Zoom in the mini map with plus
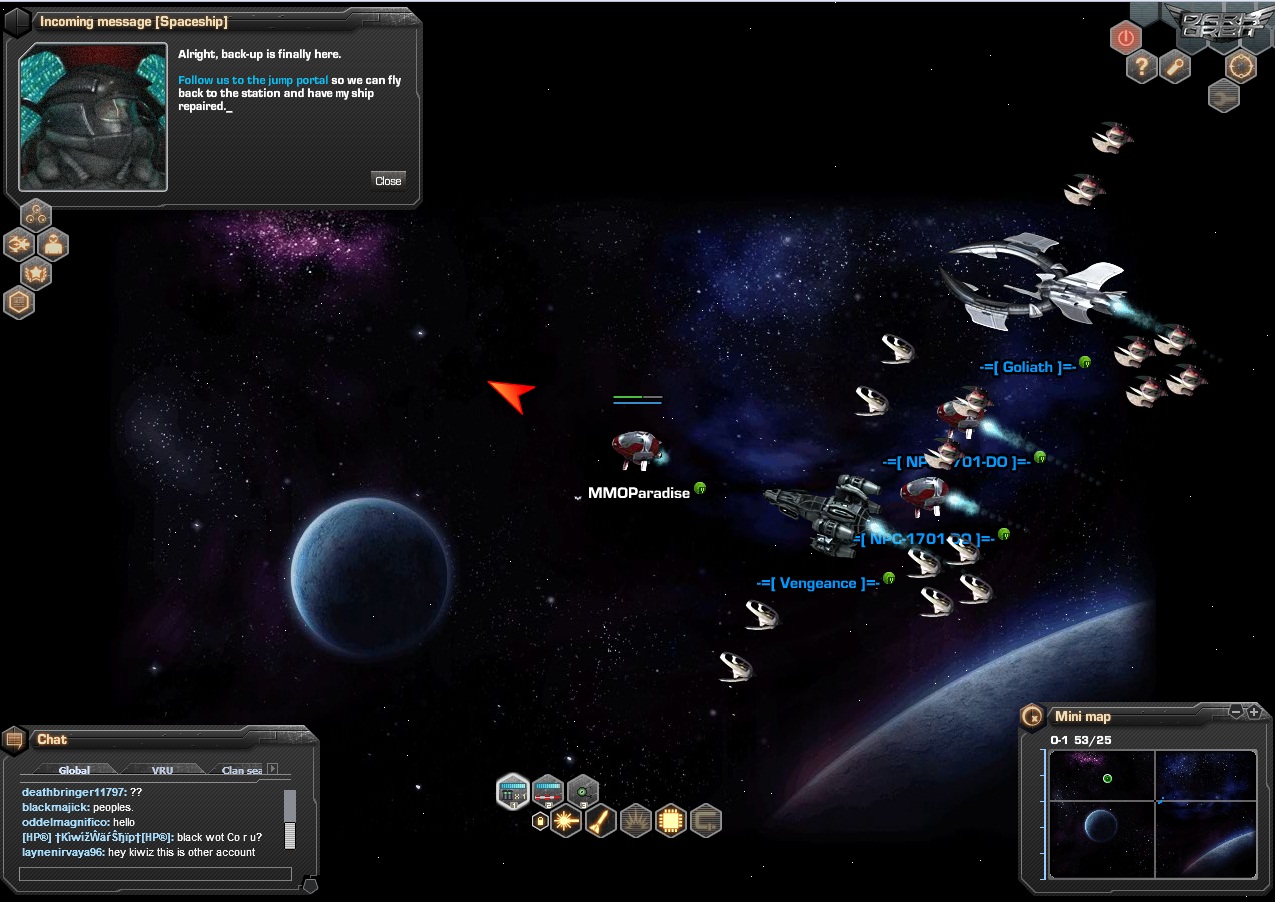 click(x=1254, y=712)
